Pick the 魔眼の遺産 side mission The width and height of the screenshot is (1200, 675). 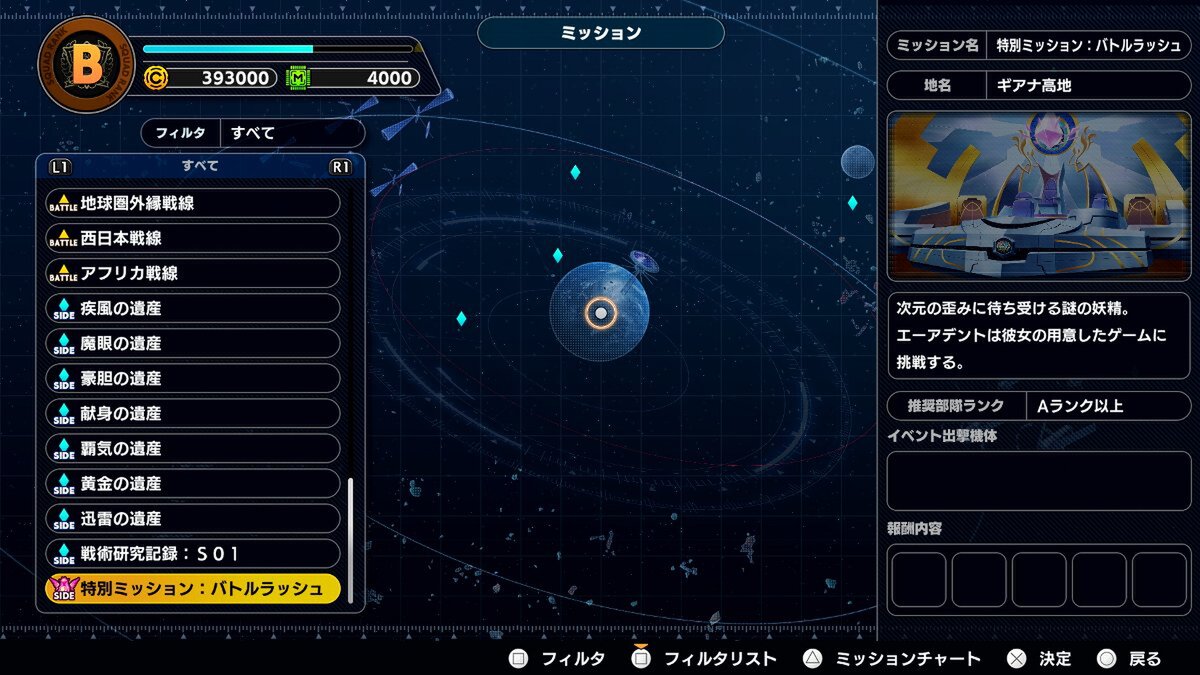(193, 343)
